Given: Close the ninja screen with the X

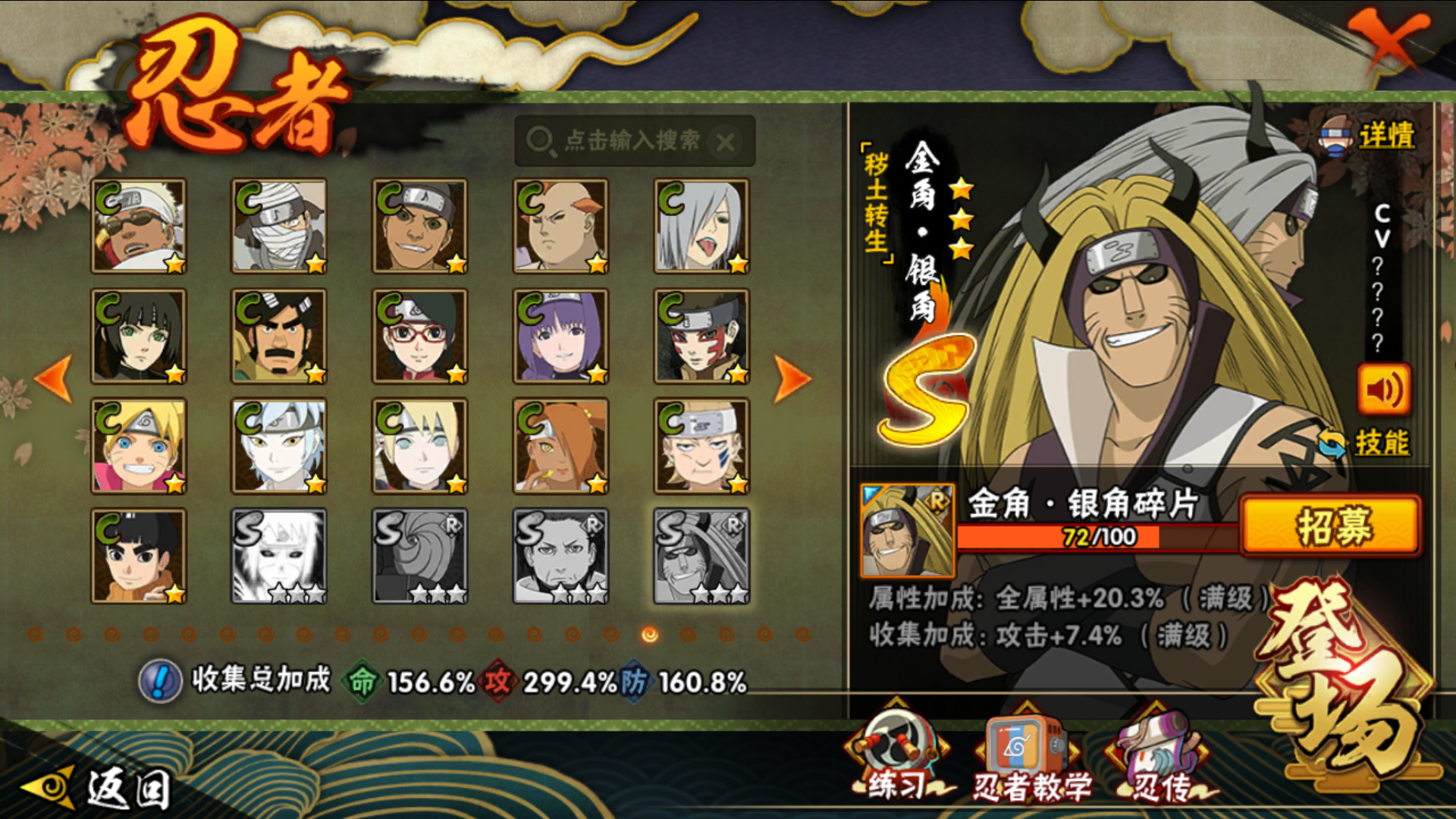Looking at the screenshot, I should click(x=1389, y=39).
